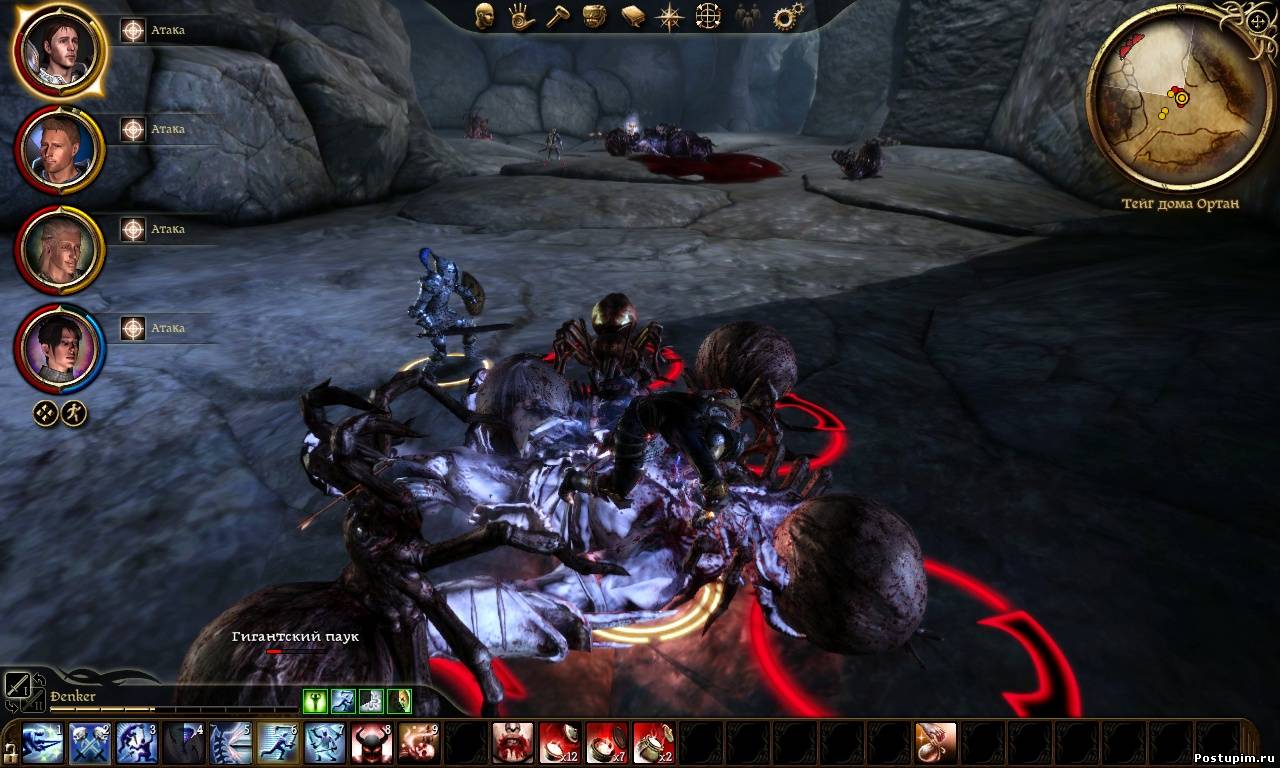This screenshot has height=768, width=1280.
Task: Open the game menu gears icon
Action: [788, 16]
